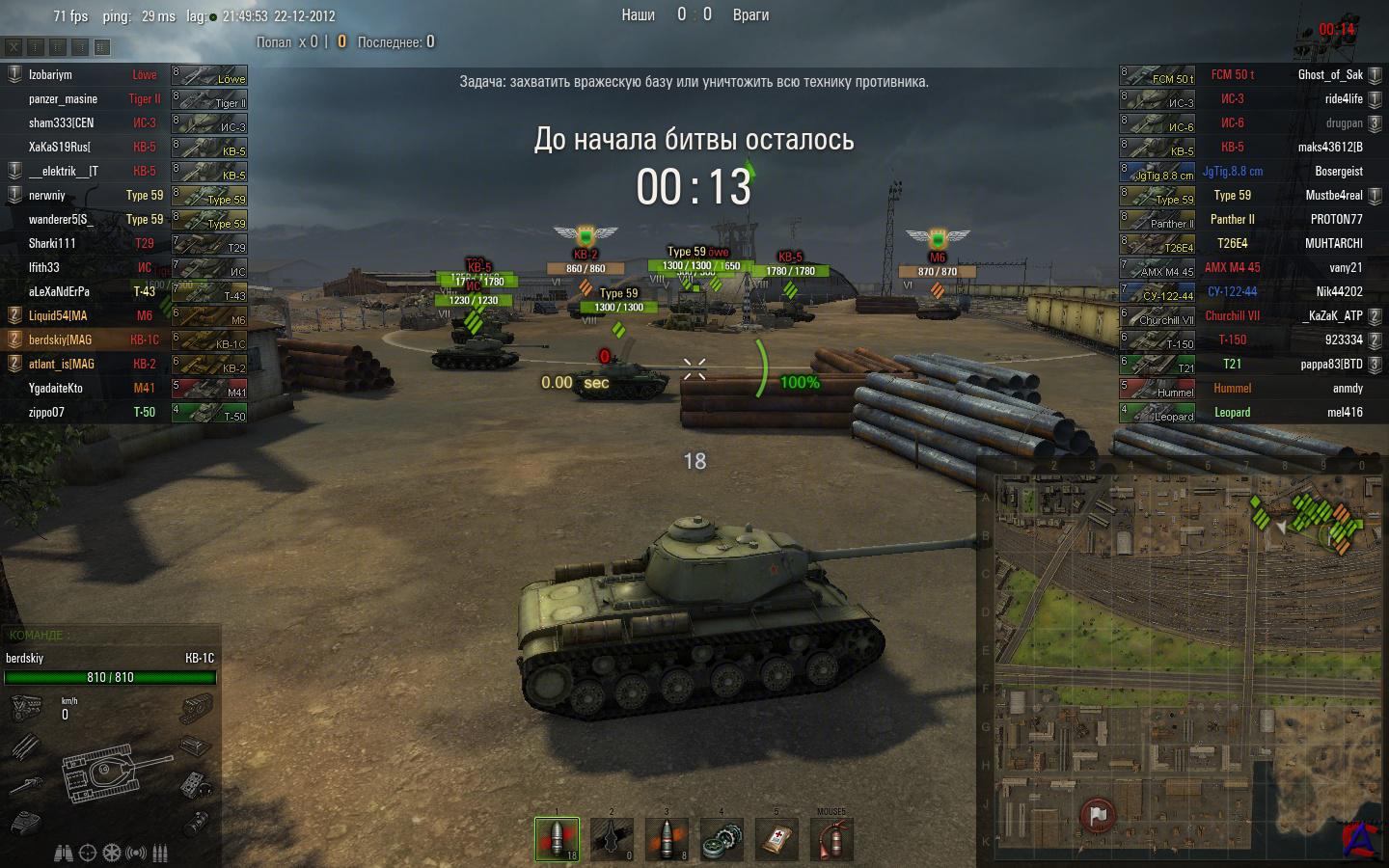Image resolution: width=1389 pixels, height=868 pixels.
Task: Select player Izobariym in the allied list
Action: point(50,74)
